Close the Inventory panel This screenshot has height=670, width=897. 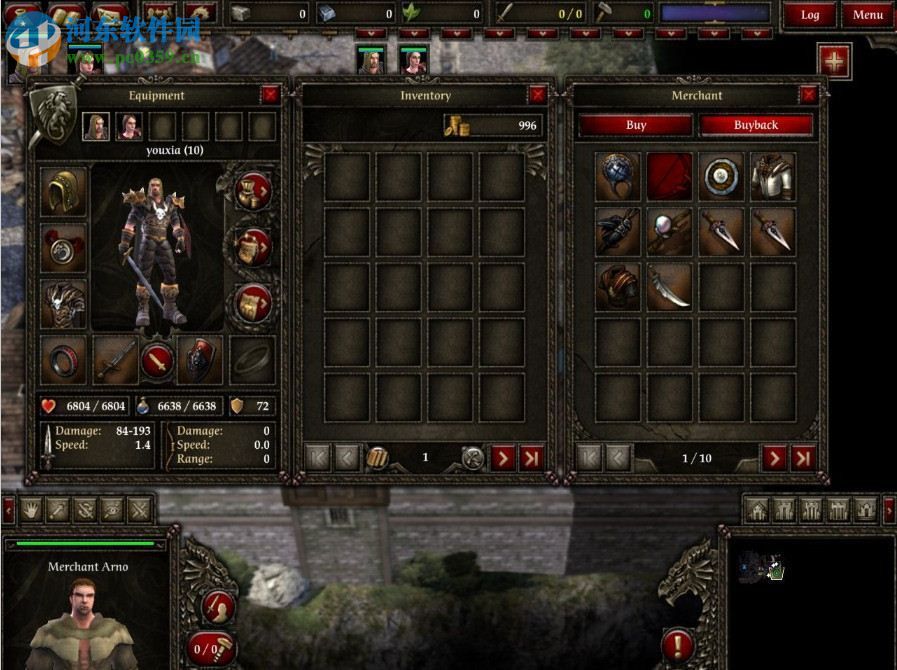538,95
